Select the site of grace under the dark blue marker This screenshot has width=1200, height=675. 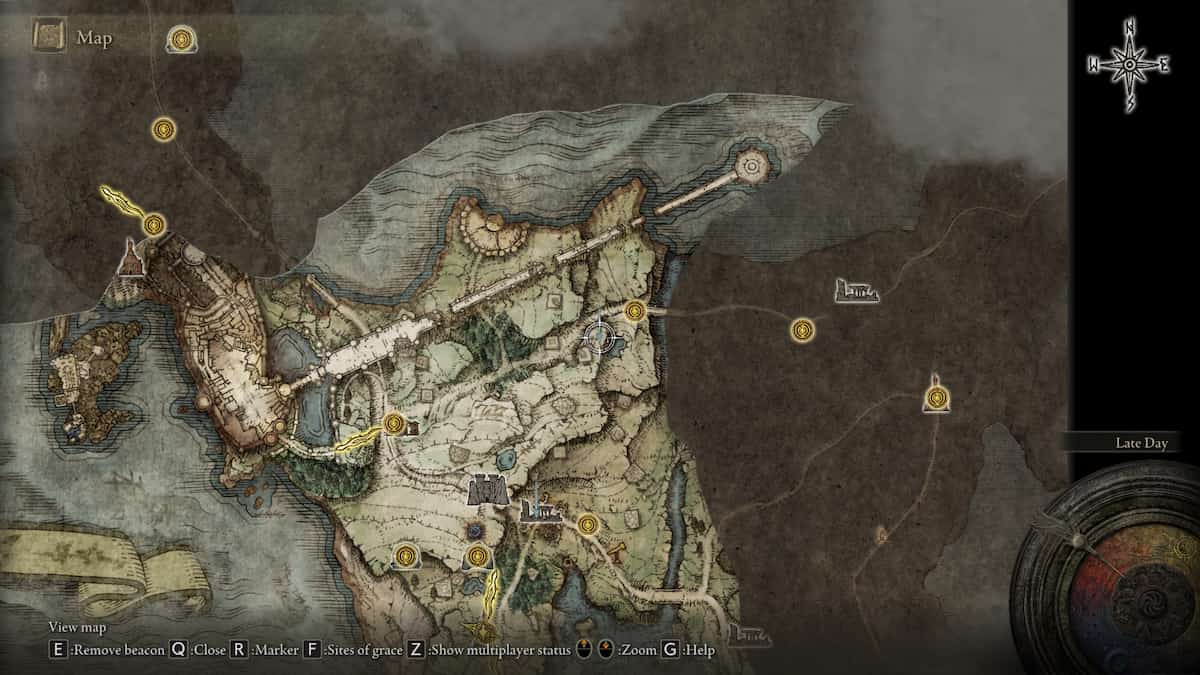pyautogui.click(x=478, y=555)
